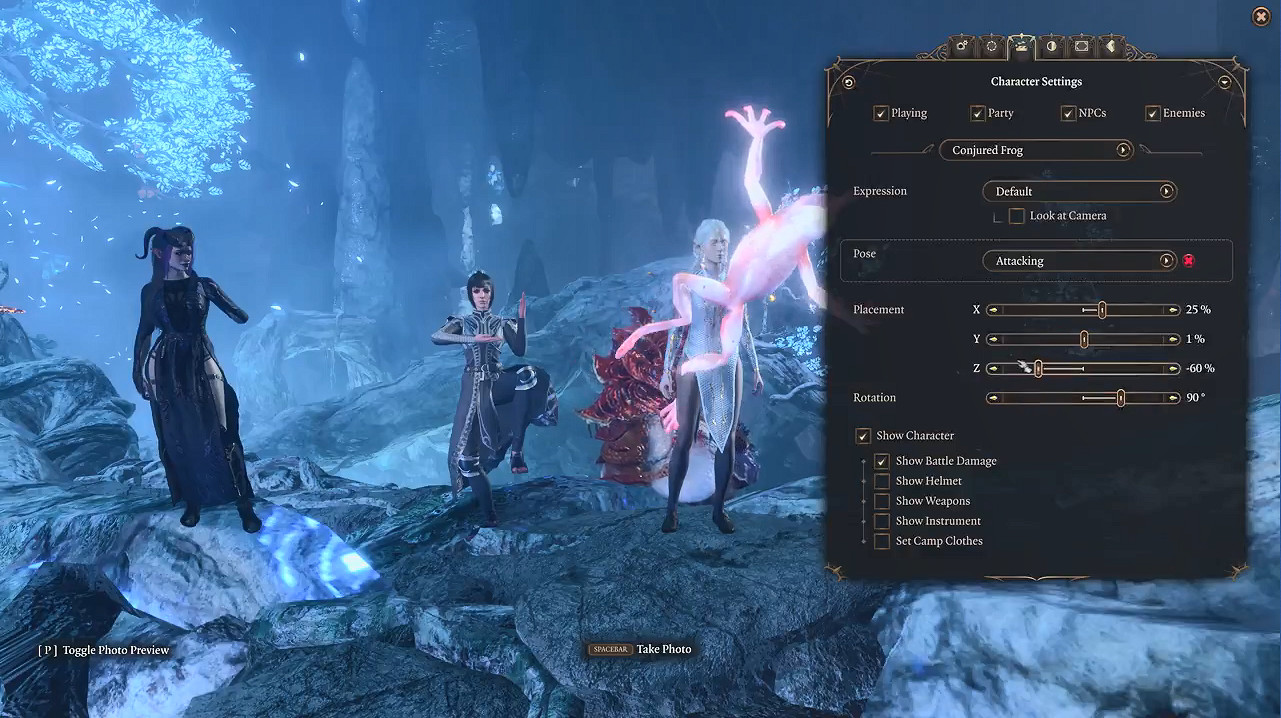
Task: Open the Conjured Frog character selector
Action: [1035, 150]
